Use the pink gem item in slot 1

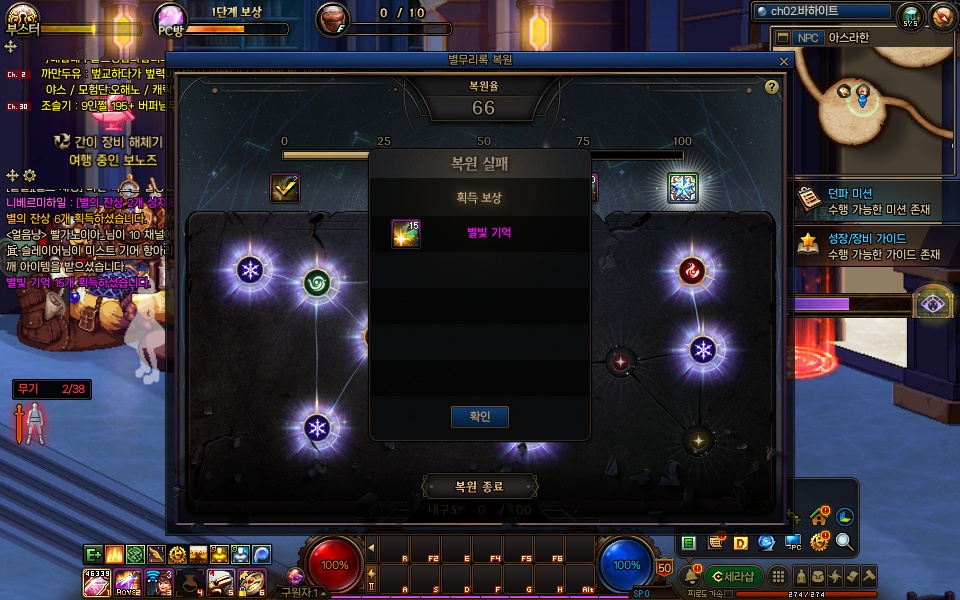(x=96, y=581)
